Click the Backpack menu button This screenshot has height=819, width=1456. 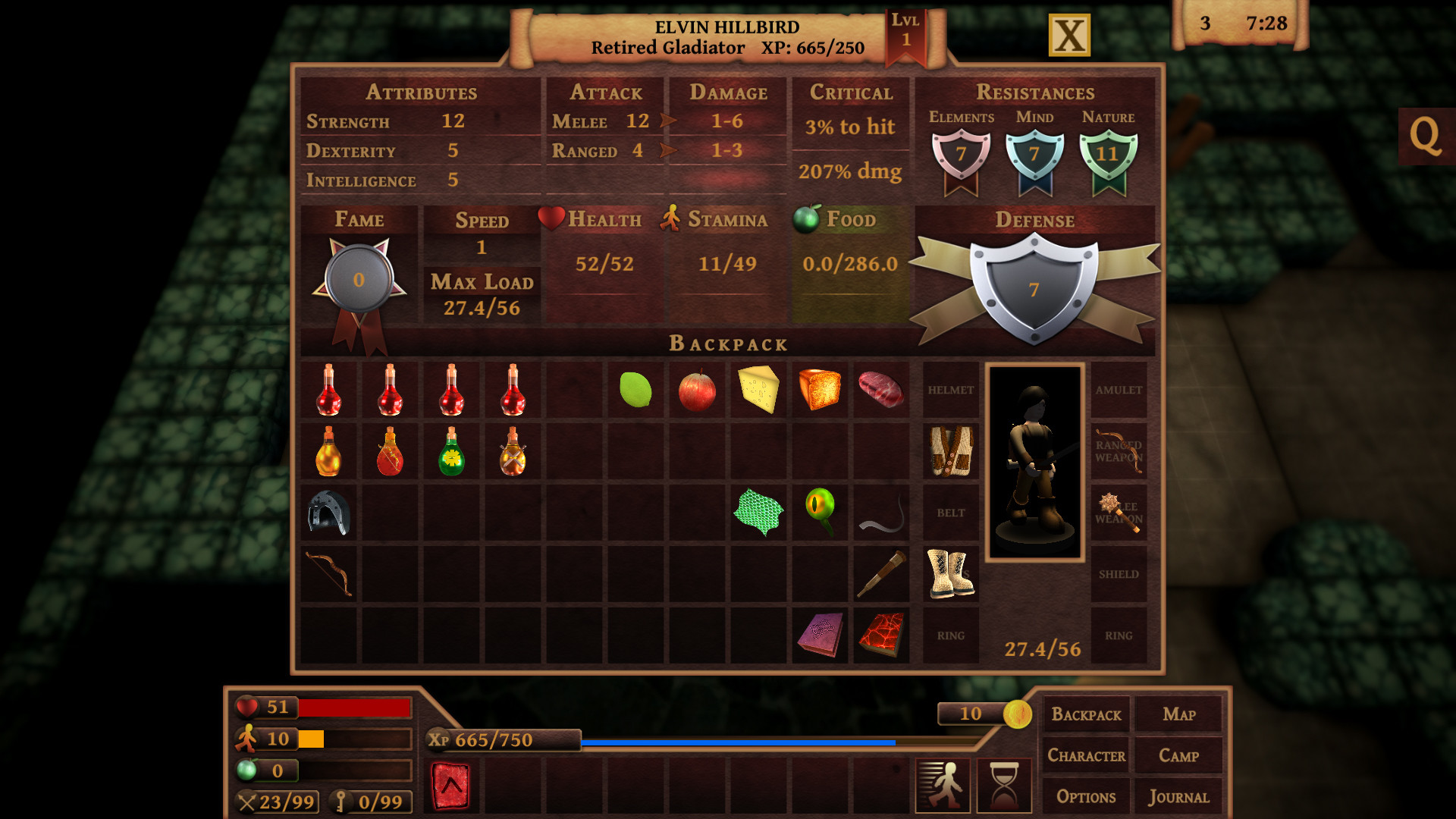[1086, 714]
